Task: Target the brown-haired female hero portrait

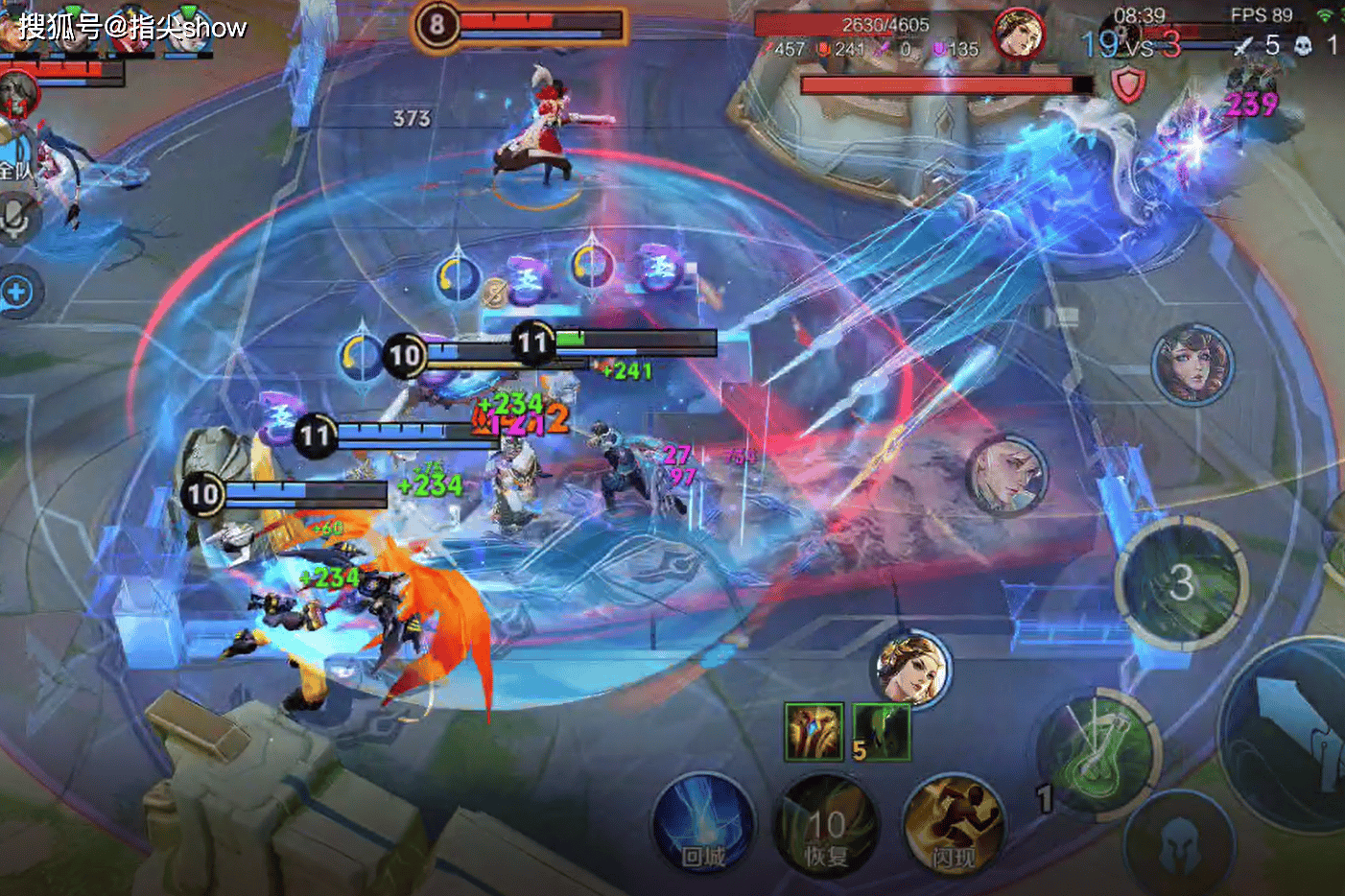Action: click(1192, 365)
